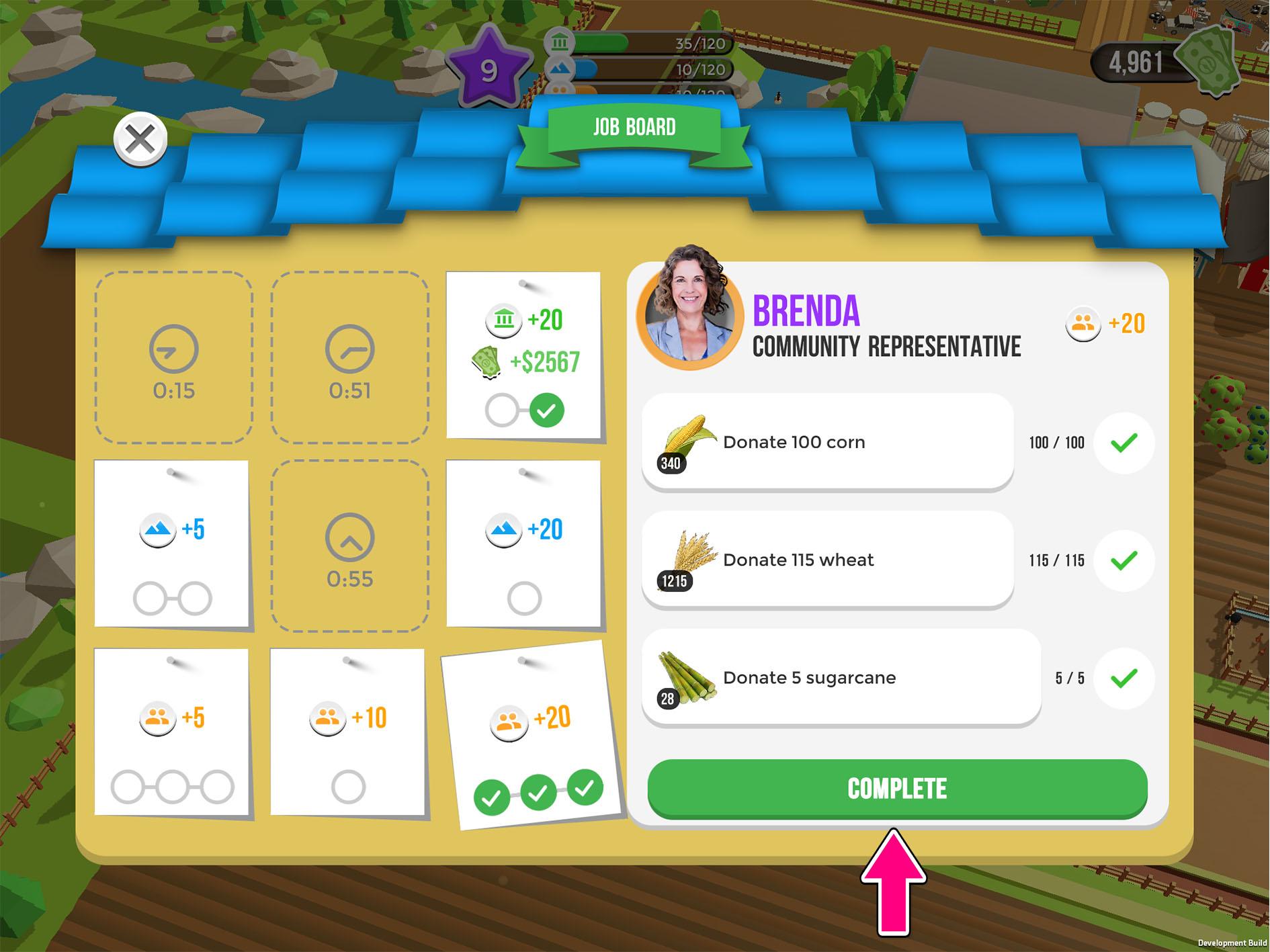Select the job note with +$2567 reward

click(524, 356)
